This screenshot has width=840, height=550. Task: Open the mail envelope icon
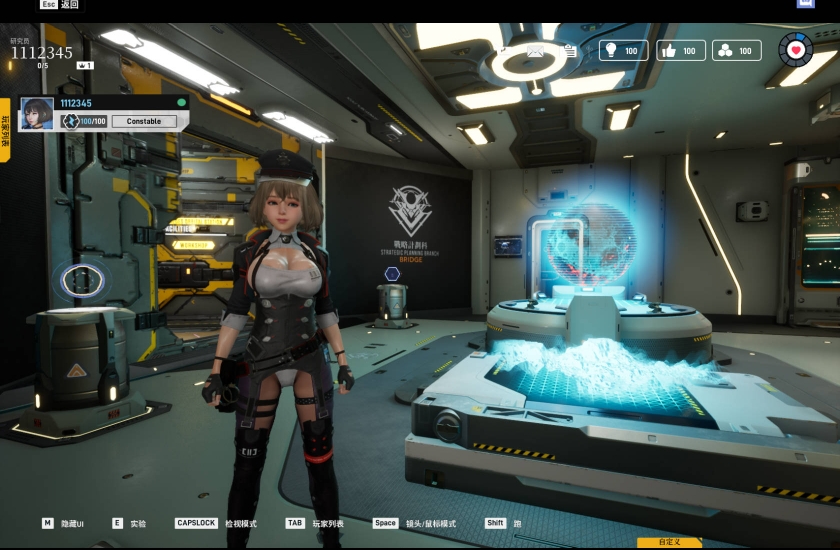coord(535,50)
